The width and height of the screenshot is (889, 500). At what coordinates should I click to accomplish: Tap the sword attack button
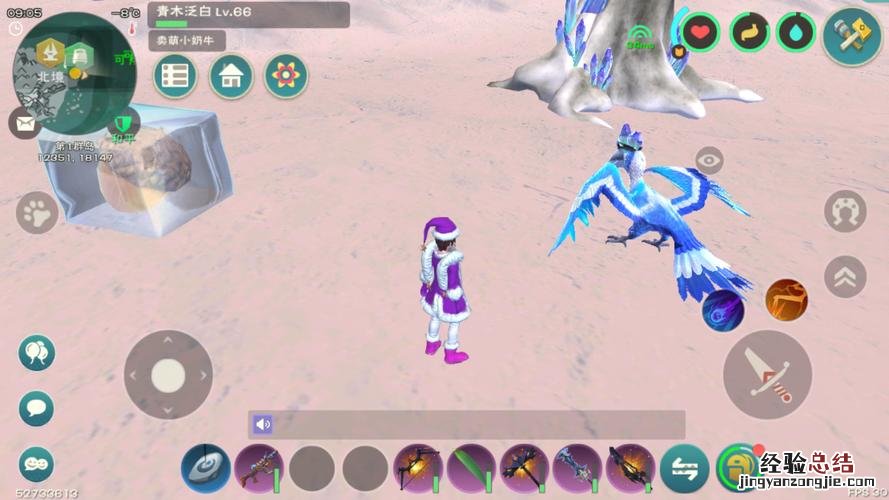point(767,375)
